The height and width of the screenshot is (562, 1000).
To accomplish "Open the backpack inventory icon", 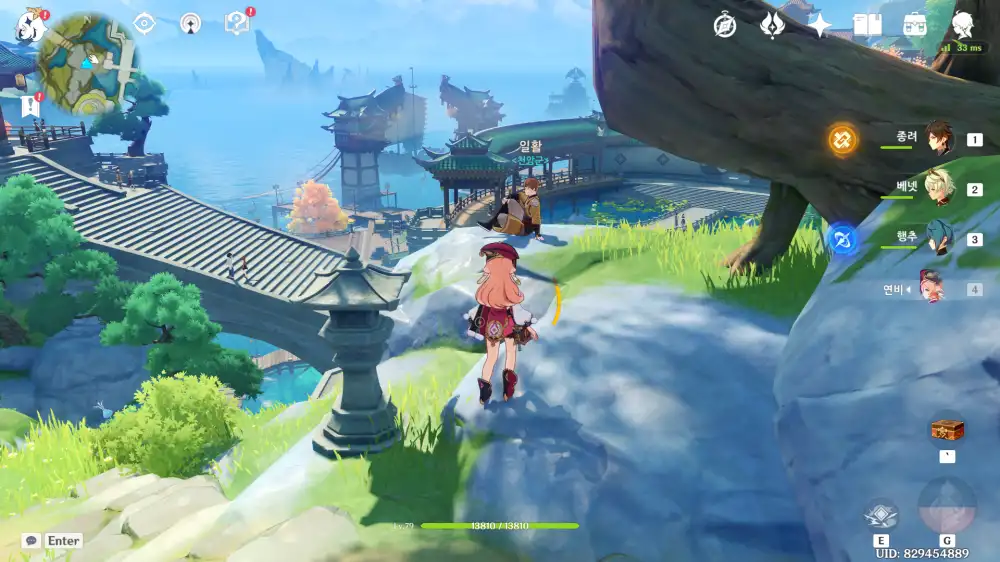I will tap(914, 26).
